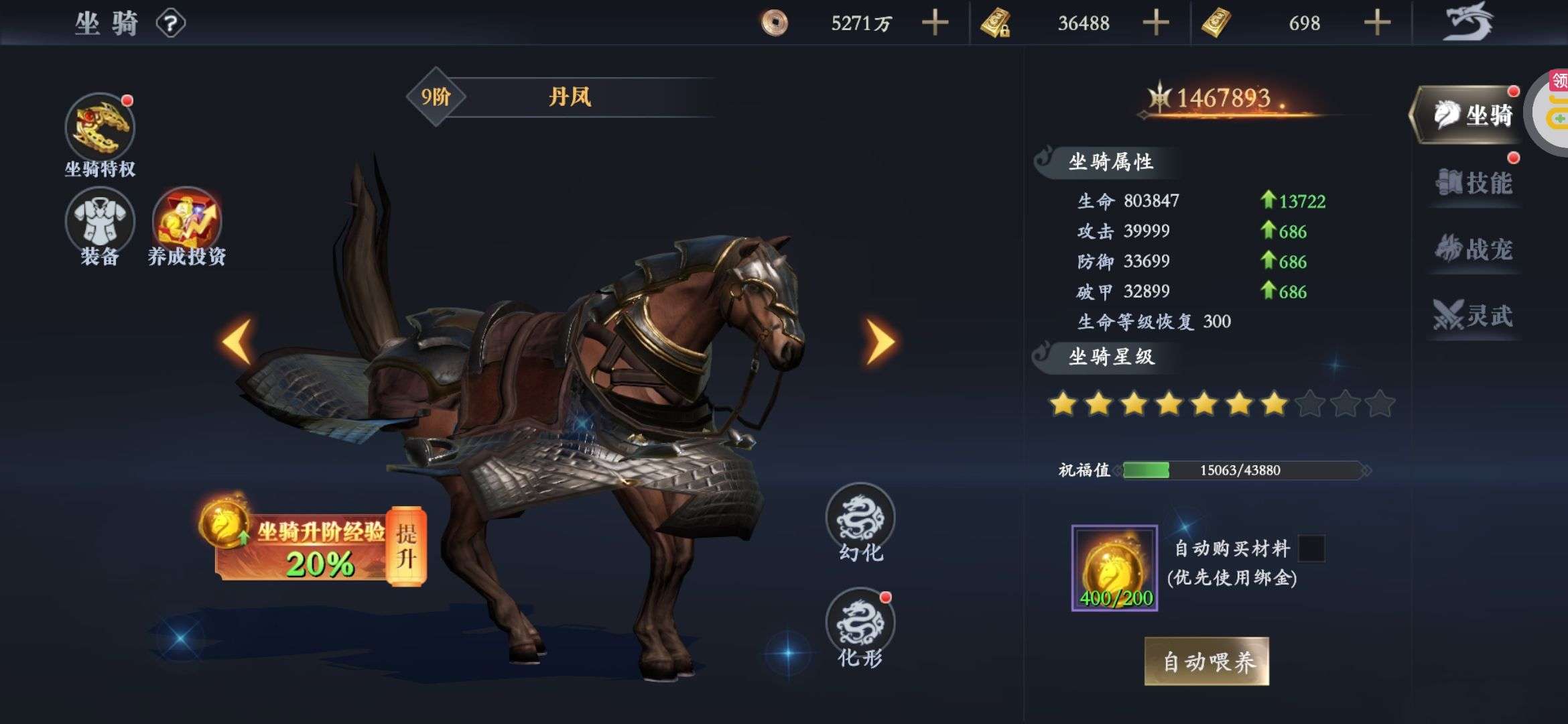Open the 化形 transformation dragon icon
1568x724 pixels.
point(860,622)
